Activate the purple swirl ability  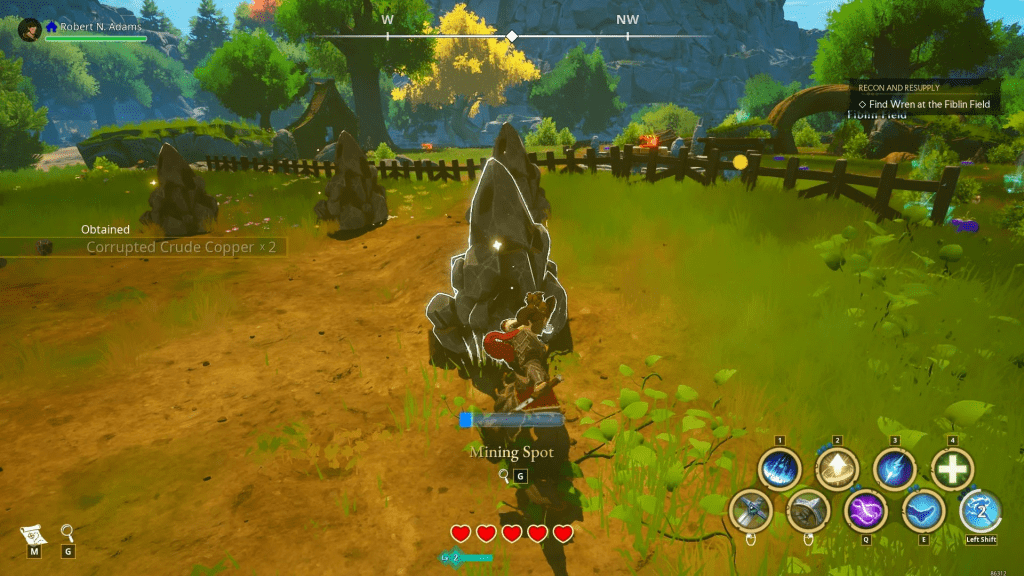tap(865, 511)
